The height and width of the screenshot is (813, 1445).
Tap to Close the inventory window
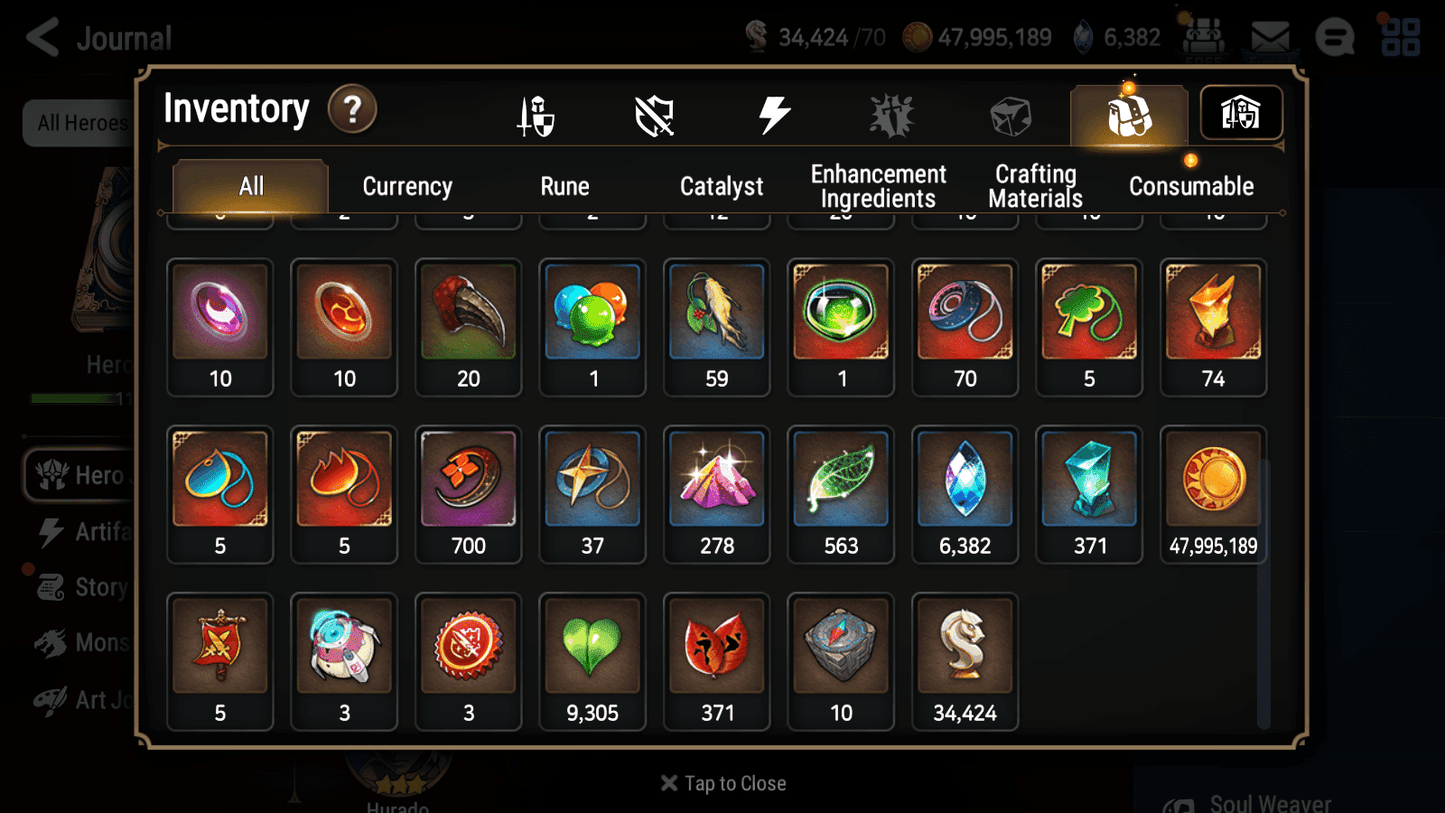tap(722, 783)
